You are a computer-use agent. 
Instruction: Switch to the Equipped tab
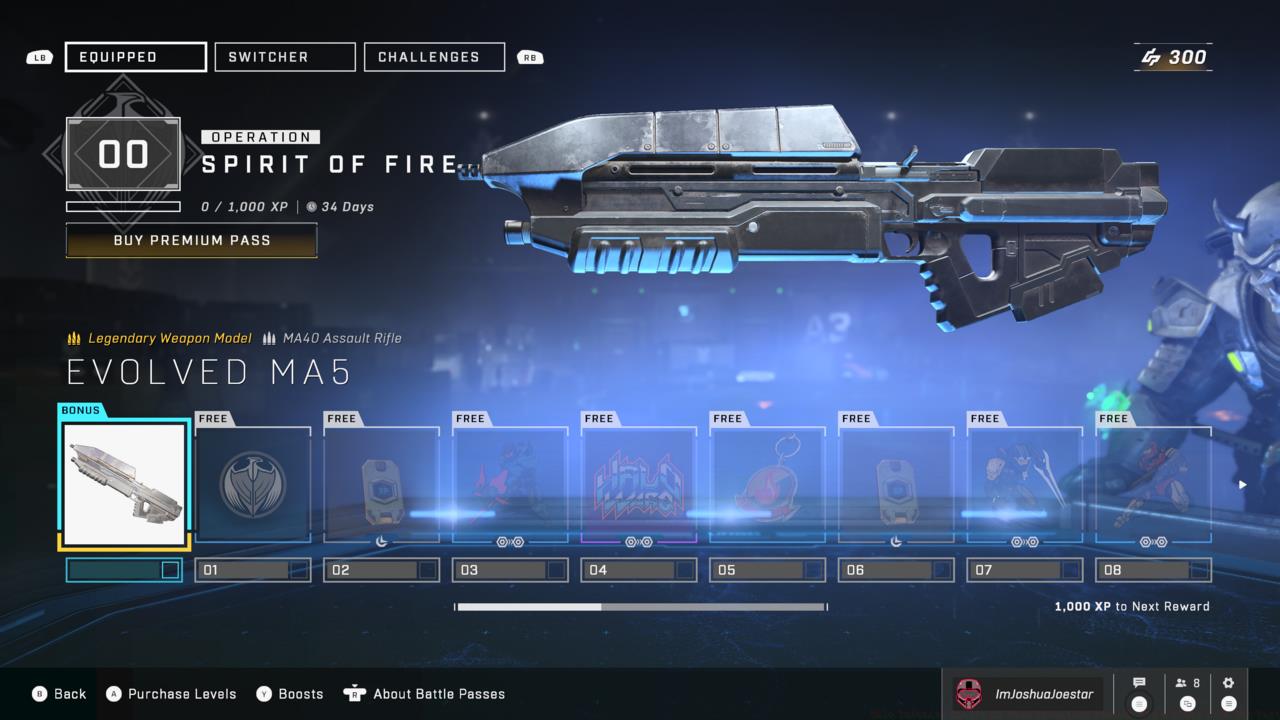point(136,57)
